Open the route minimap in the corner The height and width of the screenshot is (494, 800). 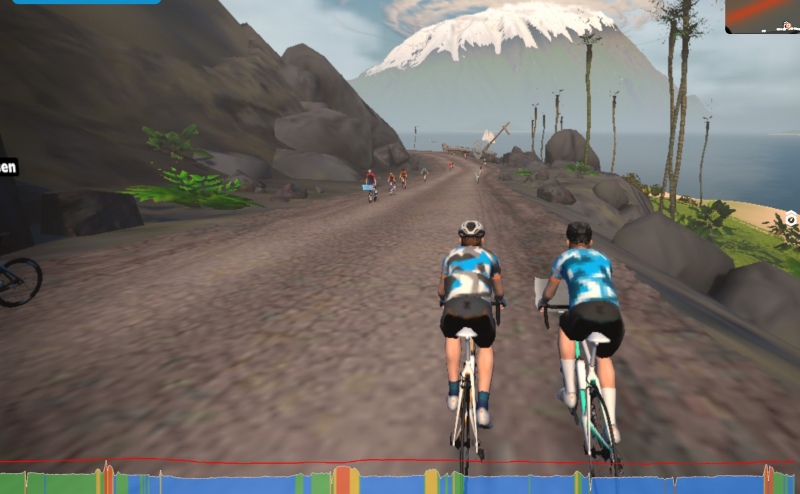point(763,15)
